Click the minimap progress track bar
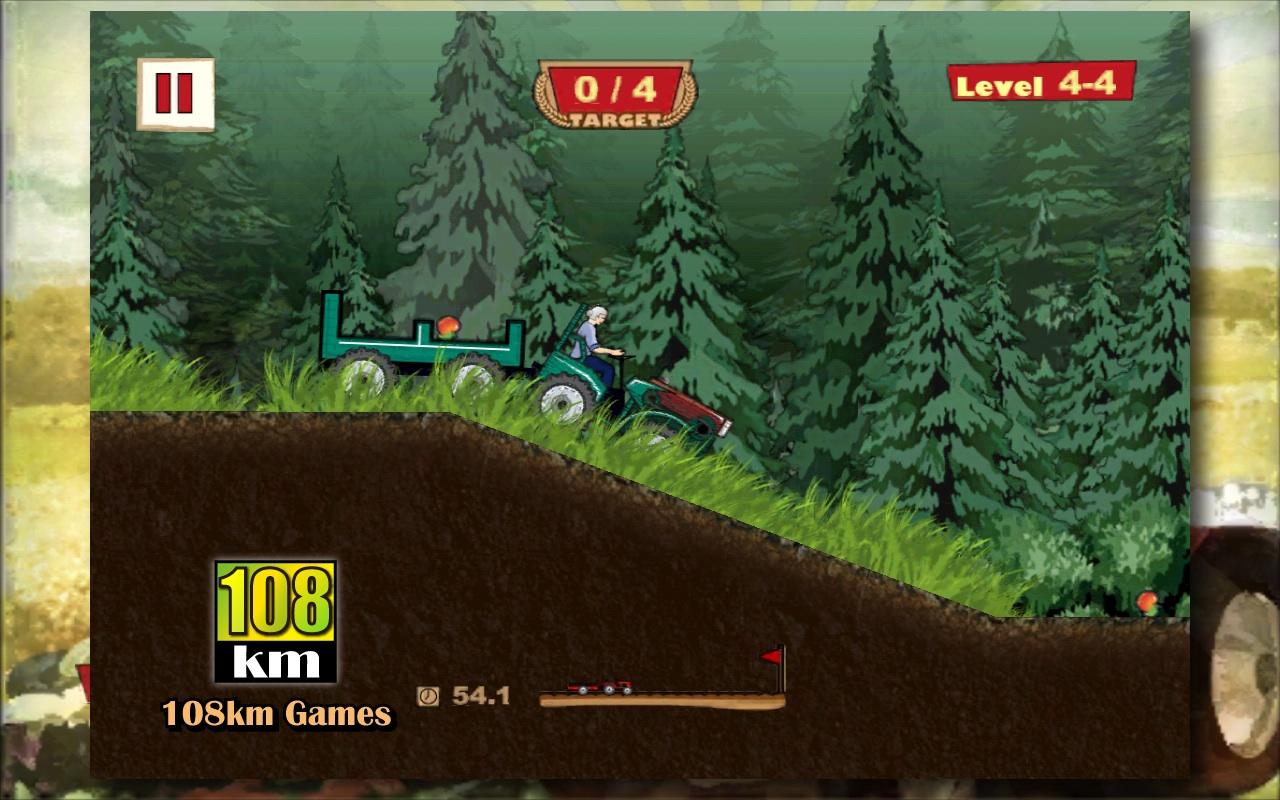This screenshot has height=800, width=1280. tap(660, 700)
